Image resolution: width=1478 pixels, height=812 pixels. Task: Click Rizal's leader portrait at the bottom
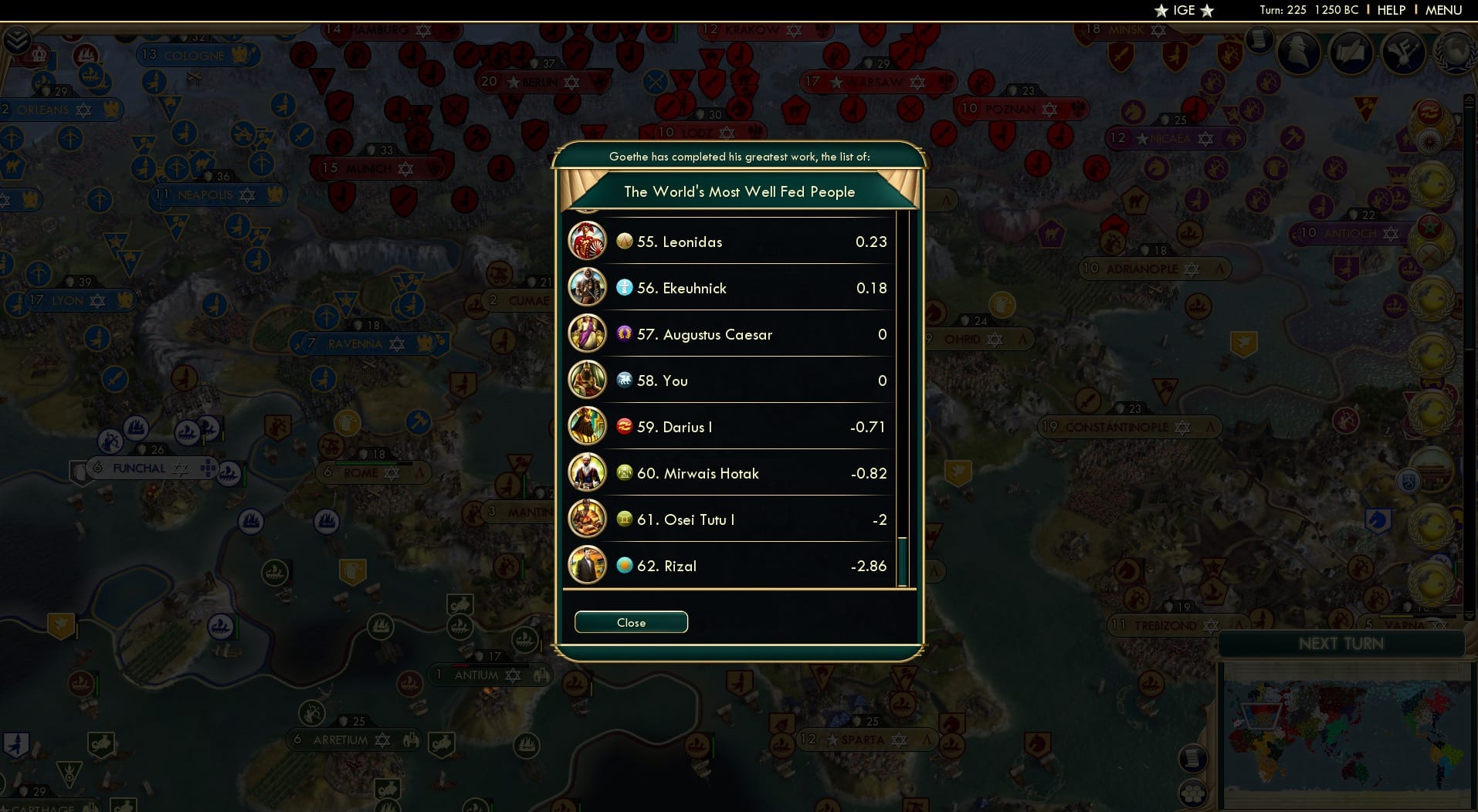pos(588,566)
